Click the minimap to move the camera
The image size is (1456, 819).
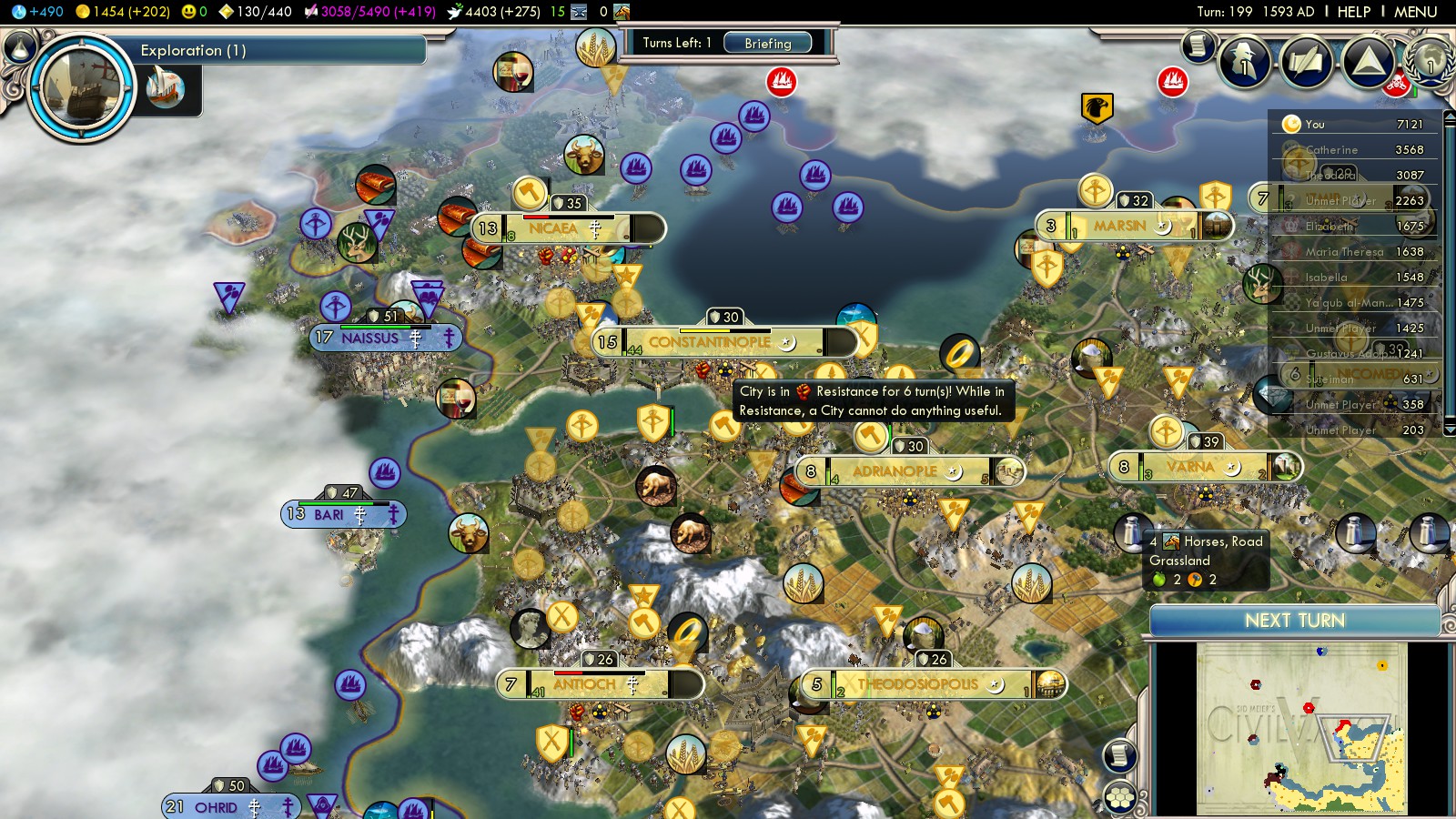tap(1301, 728)
